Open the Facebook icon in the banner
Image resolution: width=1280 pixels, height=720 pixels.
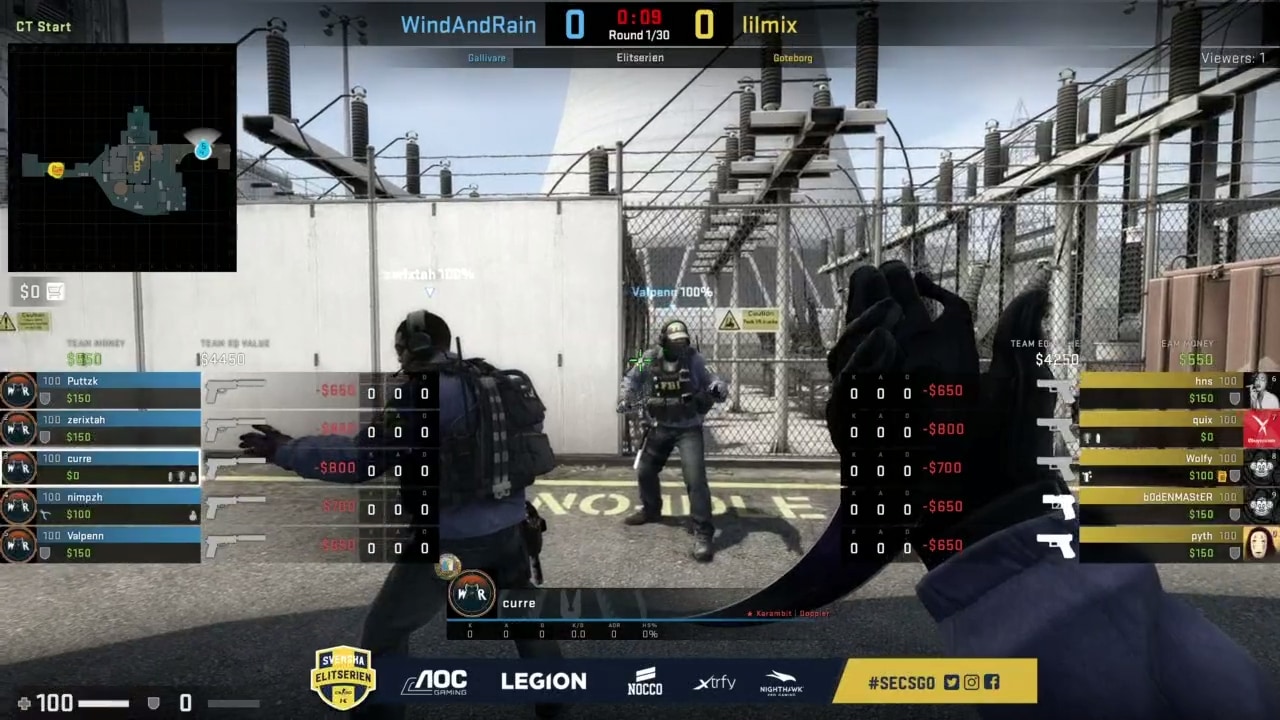991,683
